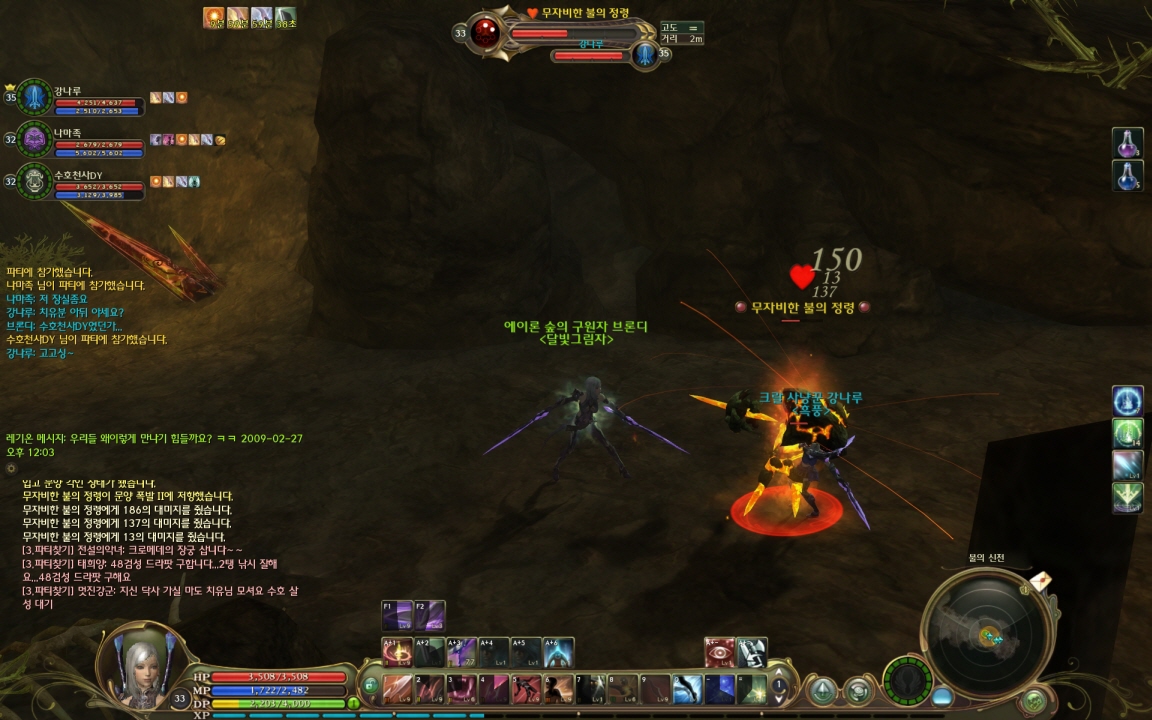
Task: Select party member 수호천사DY's portrait
Action: coord(36,181)
